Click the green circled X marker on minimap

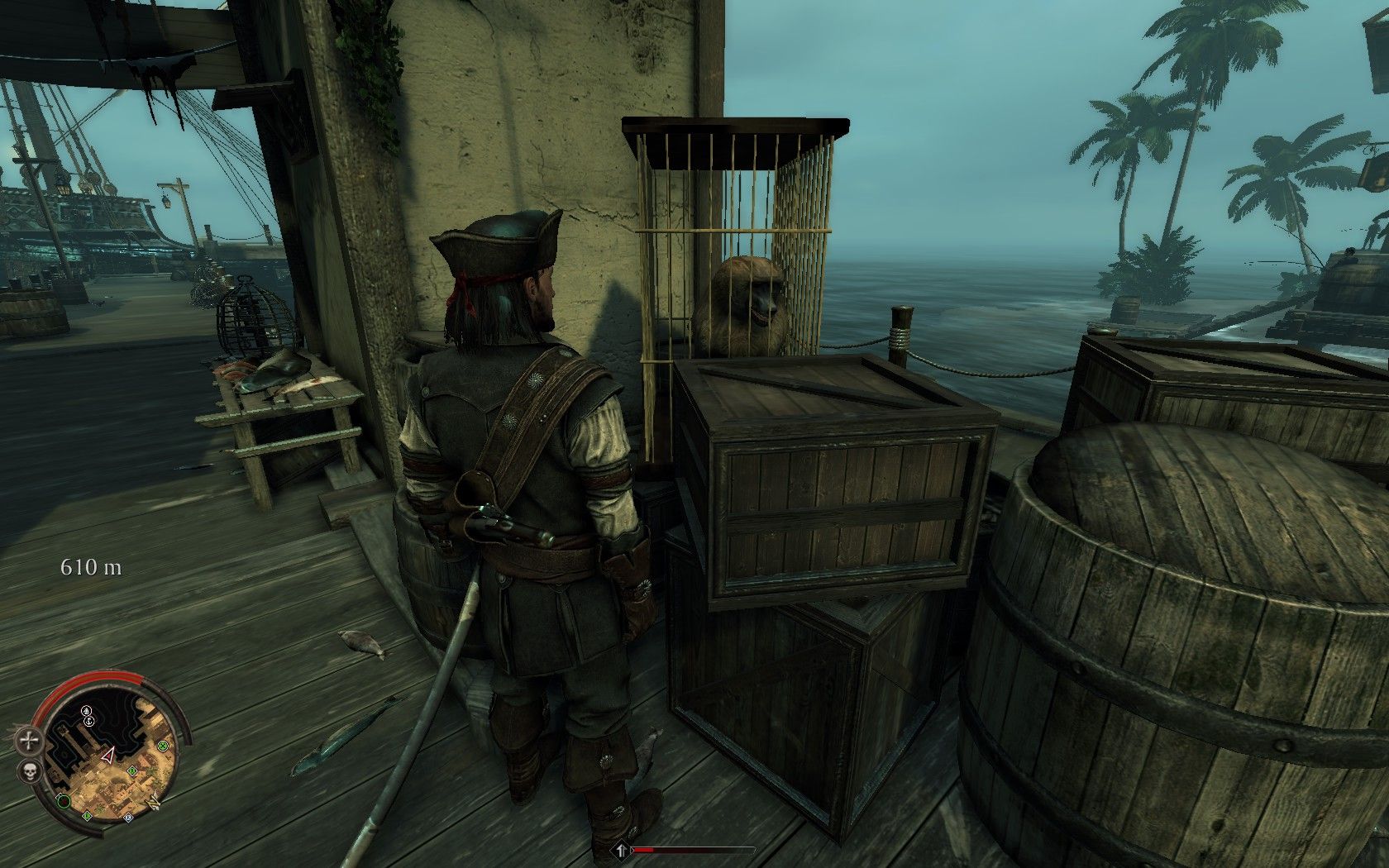coord(164,746)
